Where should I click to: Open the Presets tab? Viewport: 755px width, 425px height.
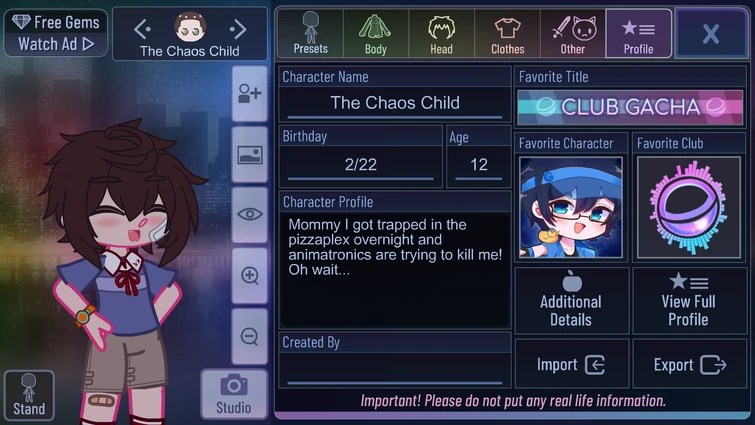tap(310, 33)
